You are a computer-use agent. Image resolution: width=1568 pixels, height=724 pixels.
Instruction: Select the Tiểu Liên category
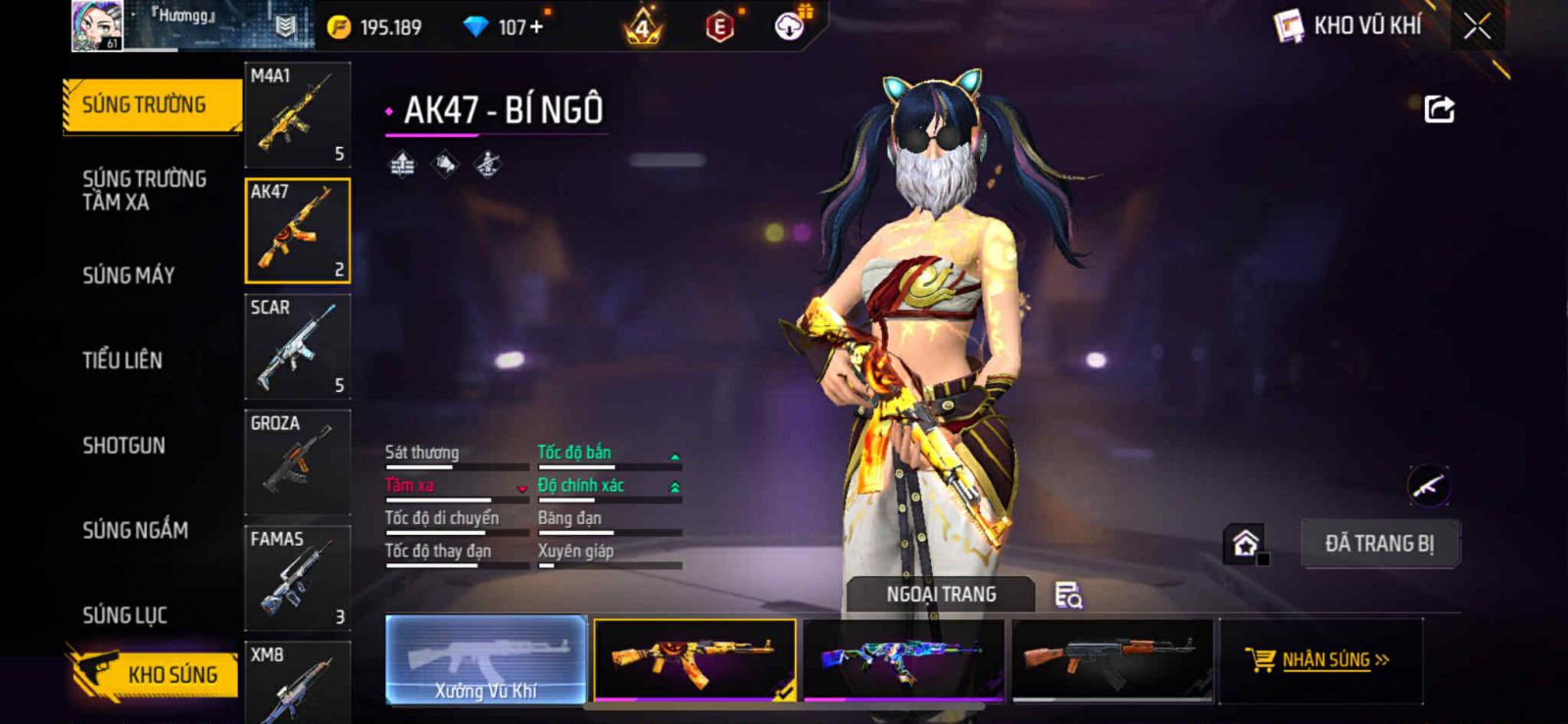(x=122, y=360)
